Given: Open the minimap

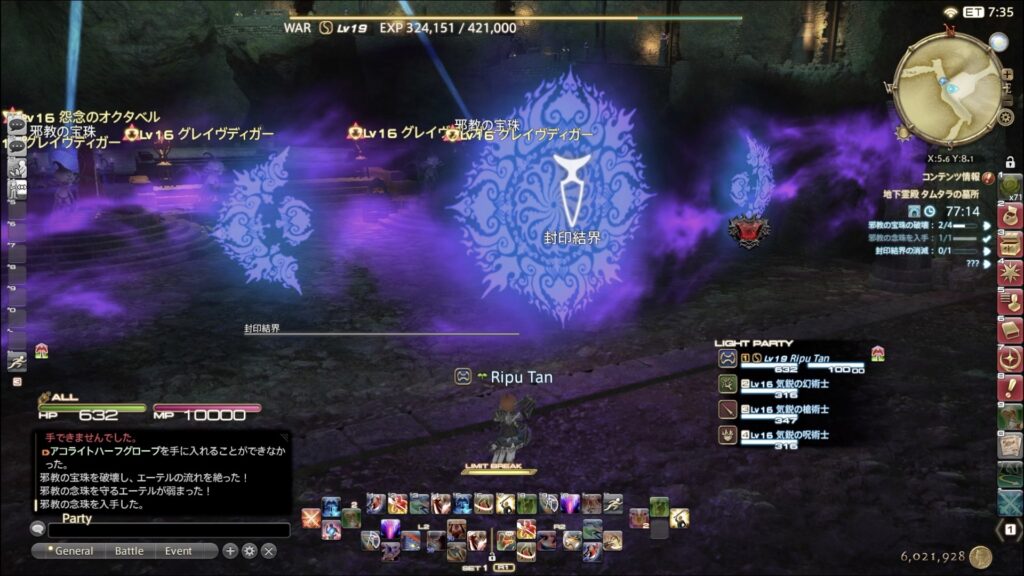Looking at the screenshot, I should coord(946,89).
